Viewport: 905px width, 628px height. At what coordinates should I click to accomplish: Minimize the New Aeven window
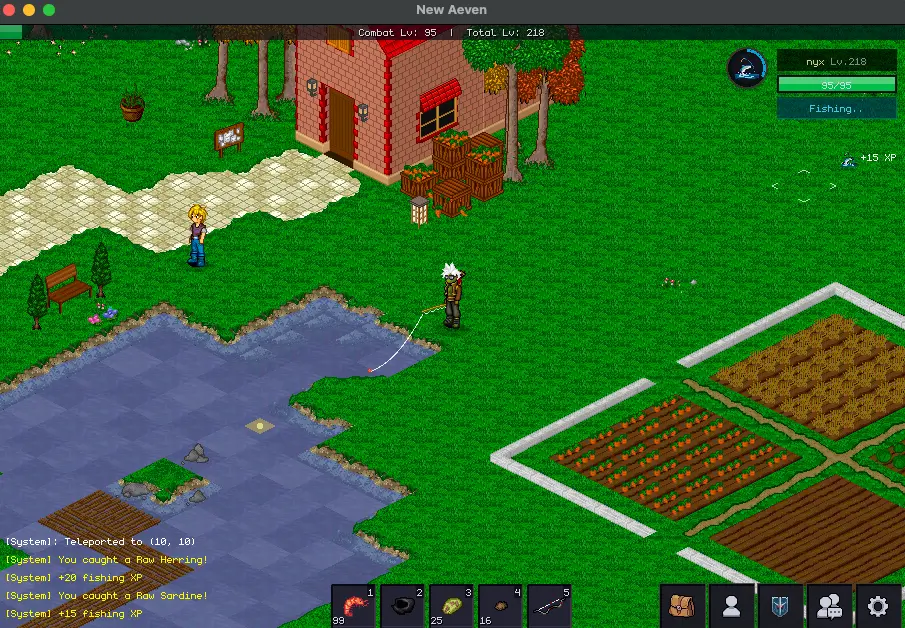point(29,10)
